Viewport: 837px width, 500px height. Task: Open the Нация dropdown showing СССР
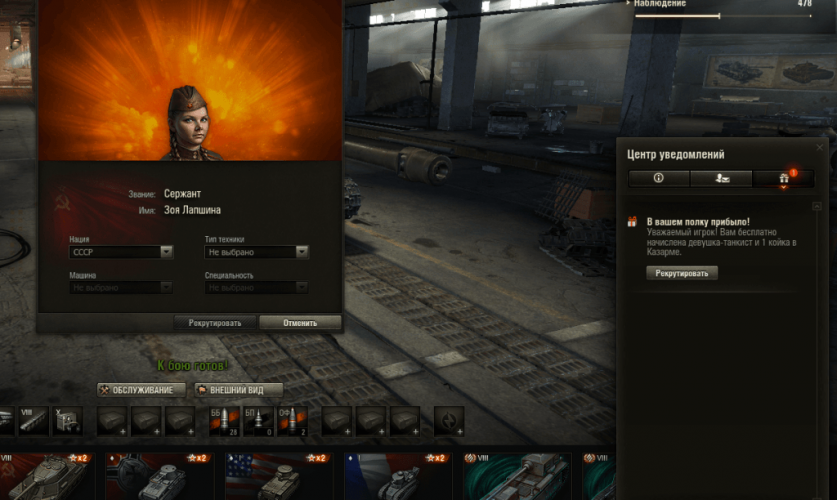[122, 252]
